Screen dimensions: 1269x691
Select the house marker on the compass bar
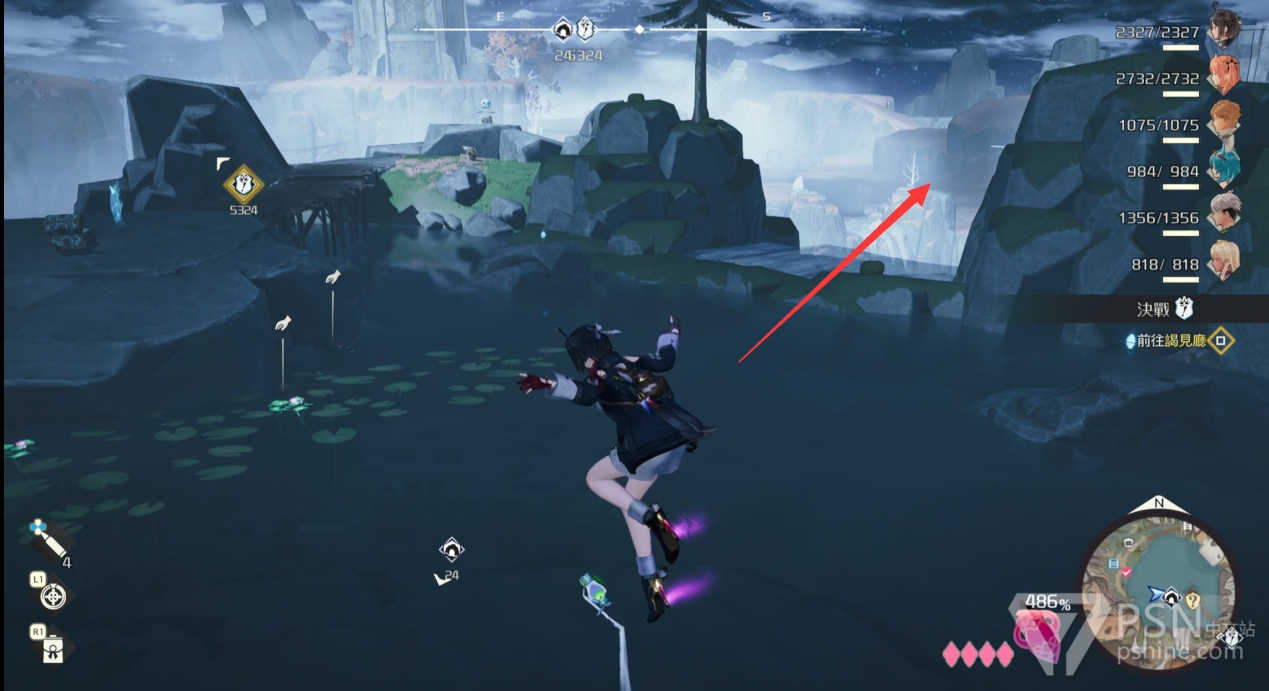pyautogui.click(x=561, y=31)
